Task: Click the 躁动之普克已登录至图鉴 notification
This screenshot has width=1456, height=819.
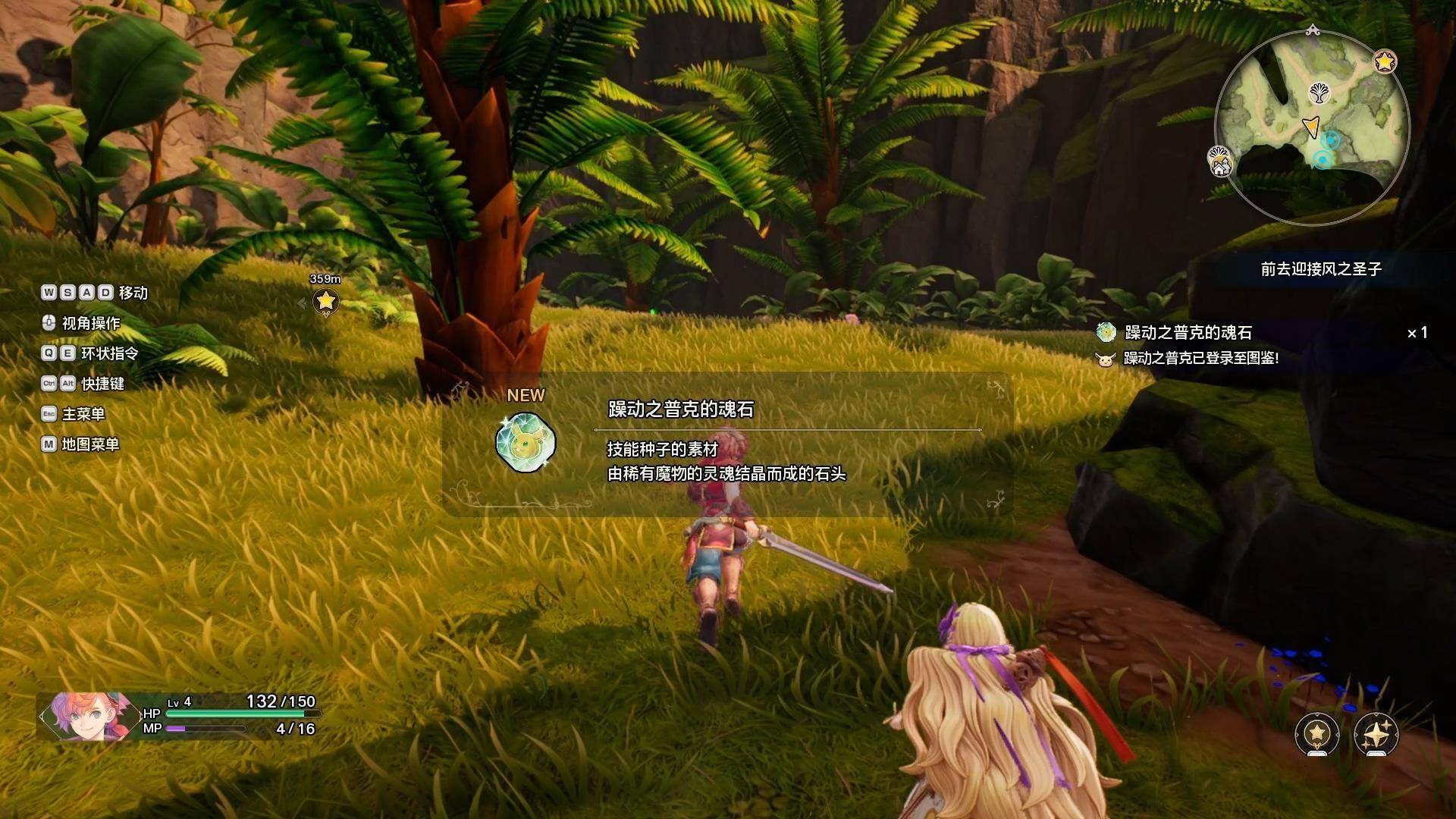Action: [x=1200, y=358]
